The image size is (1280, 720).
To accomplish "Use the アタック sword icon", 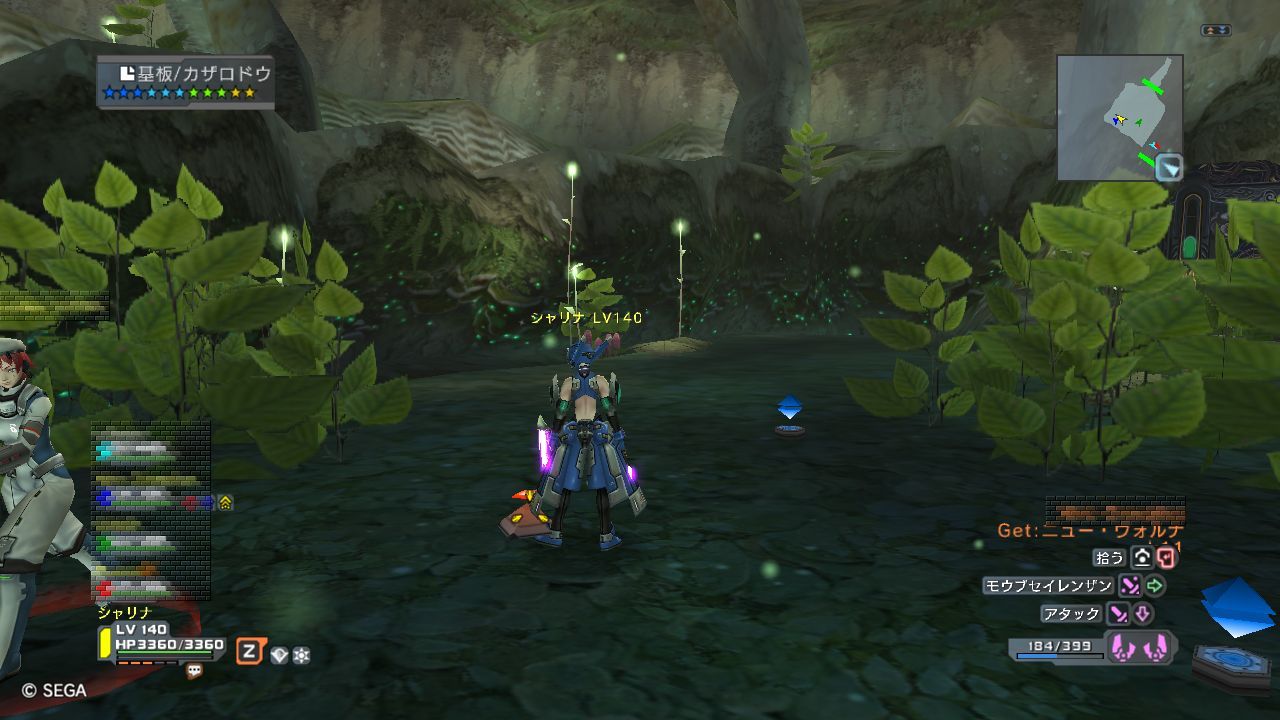I will (1118, 613).
